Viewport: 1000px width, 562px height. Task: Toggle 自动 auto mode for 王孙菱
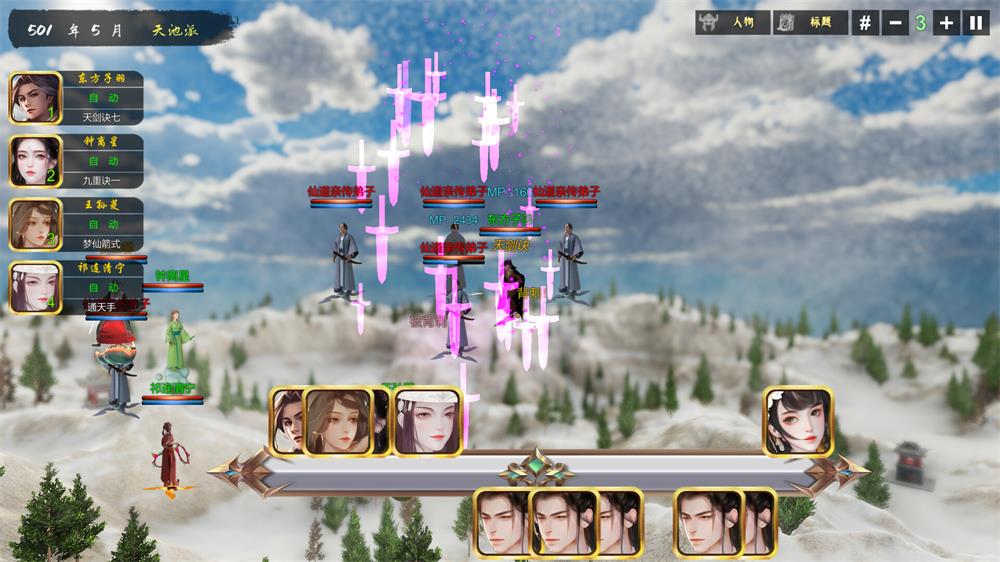(102, 224)
